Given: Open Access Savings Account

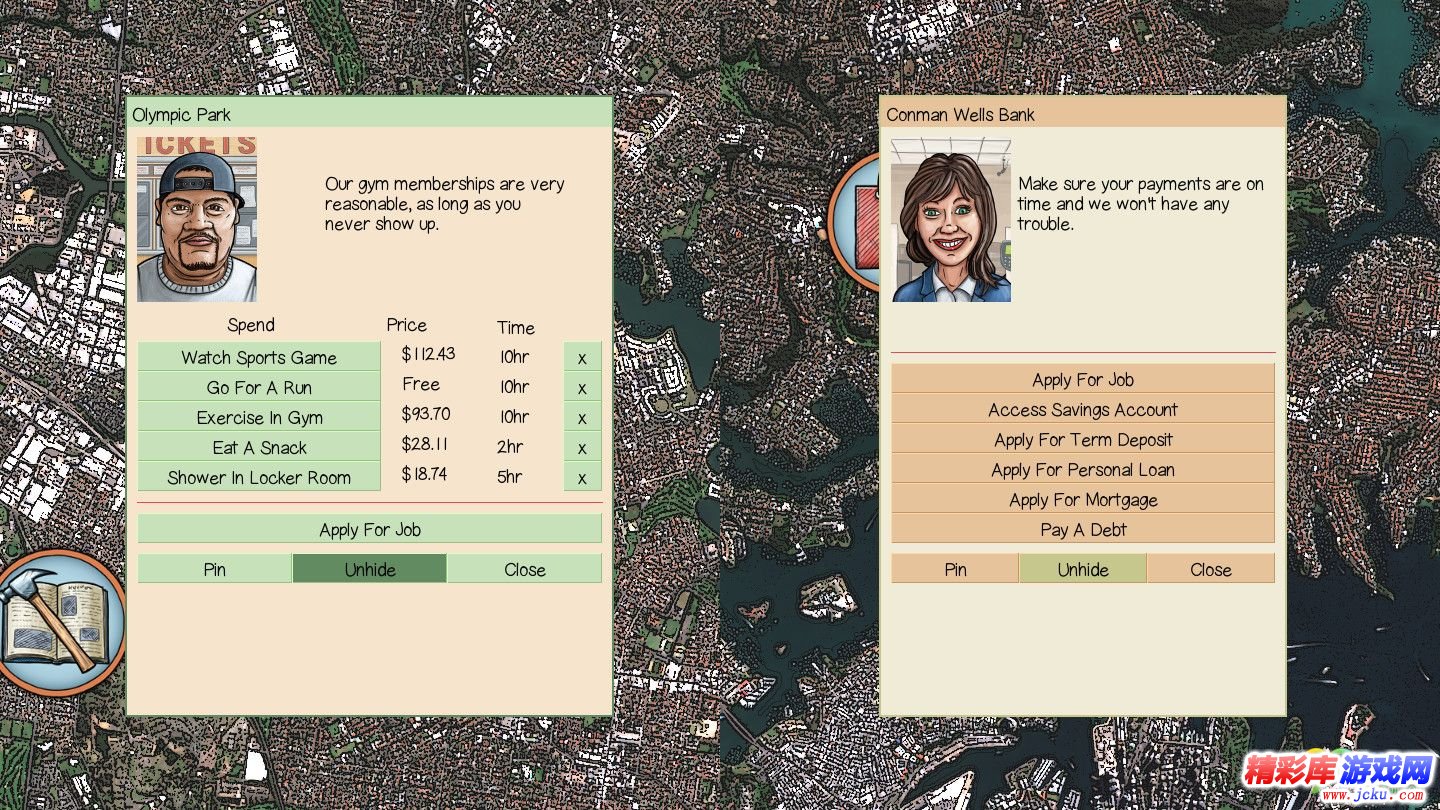Looking at the screenshot, I should [x=1083, y=409].
